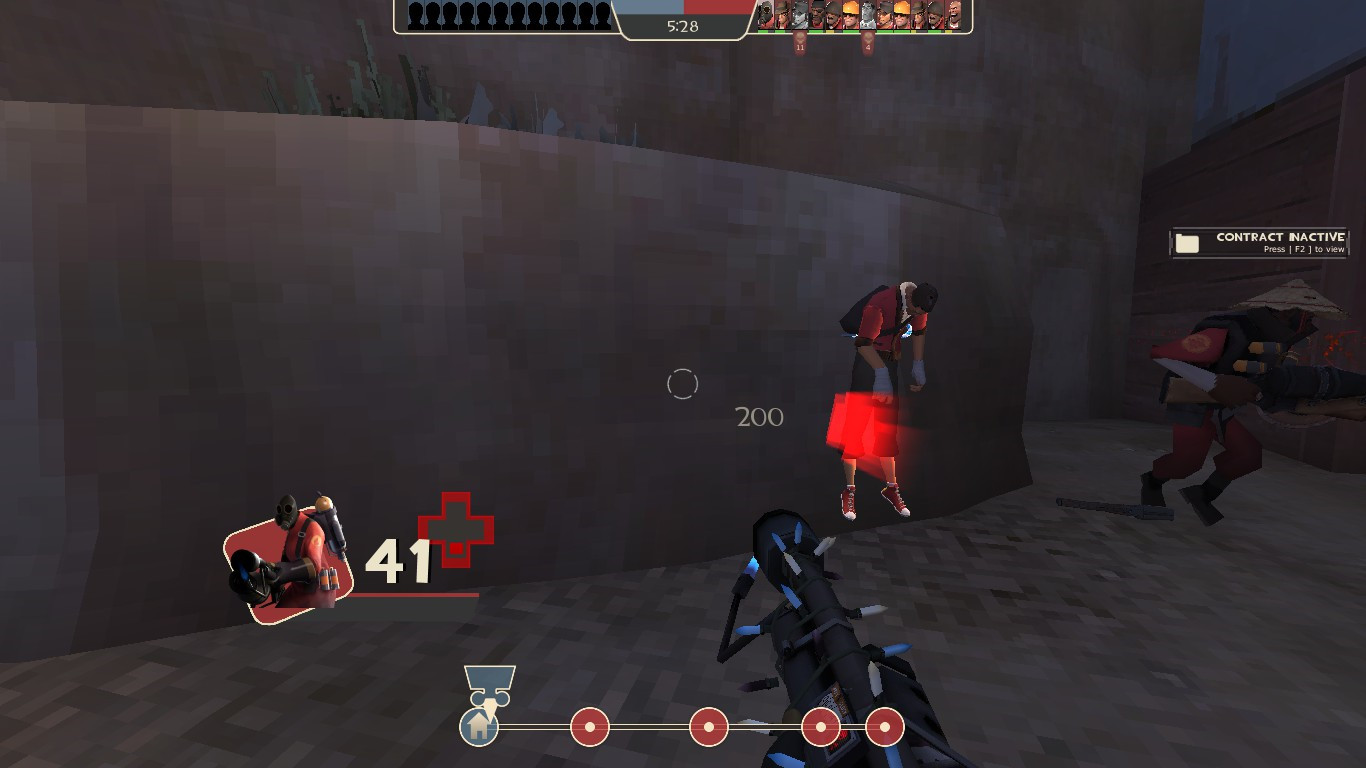
Task: Click the first red checkpoint marker on the track
Action: tap(589, 727)
